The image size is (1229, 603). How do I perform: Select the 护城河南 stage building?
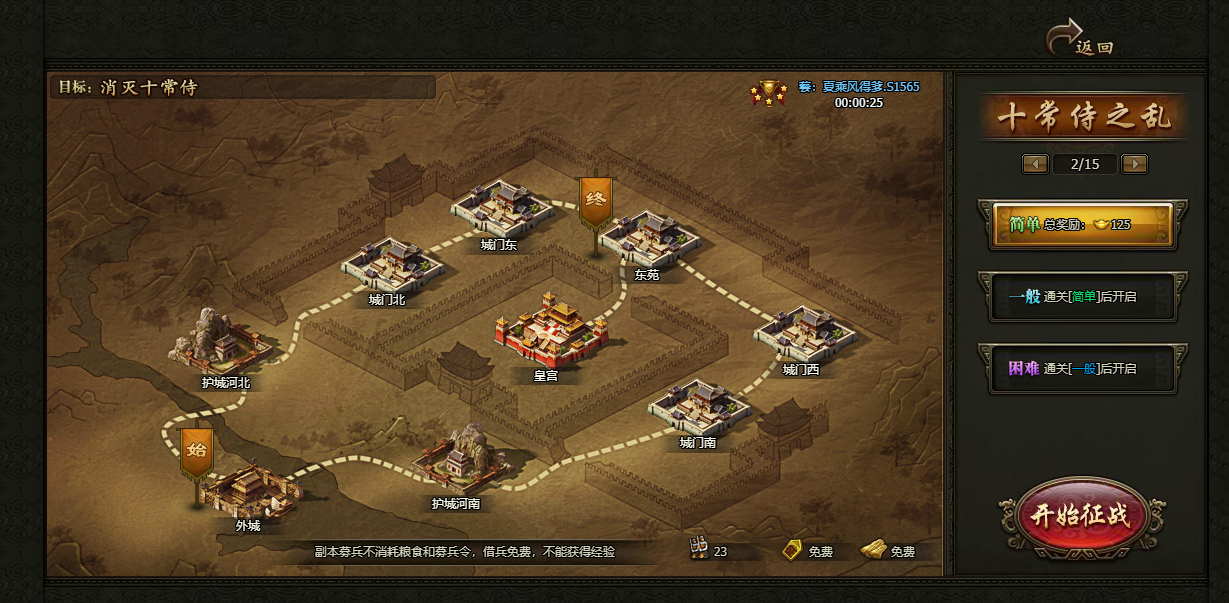[456, 463]
